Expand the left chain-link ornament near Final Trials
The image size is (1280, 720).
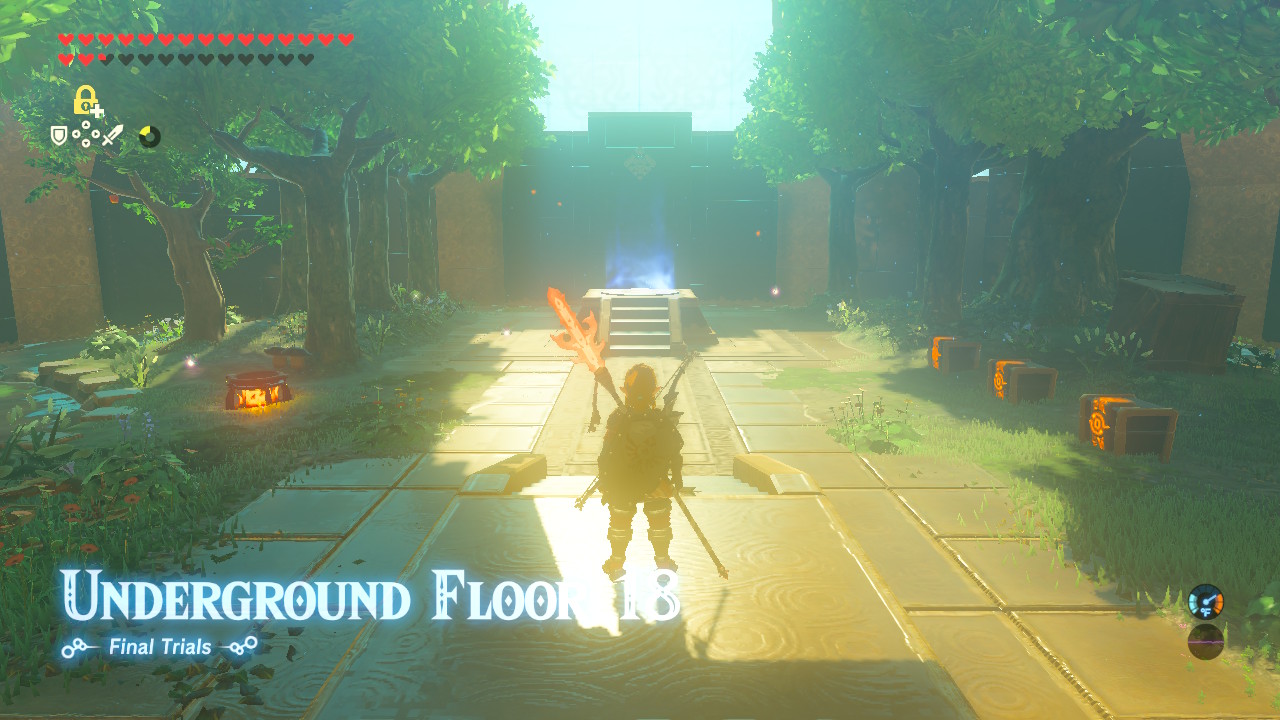(75, 646)
